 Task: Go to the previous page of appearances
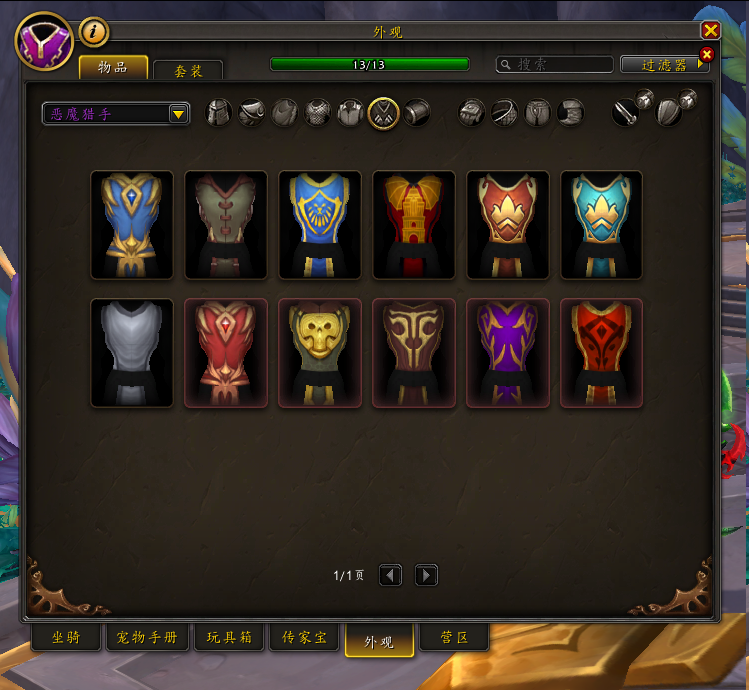click(390, 575)
